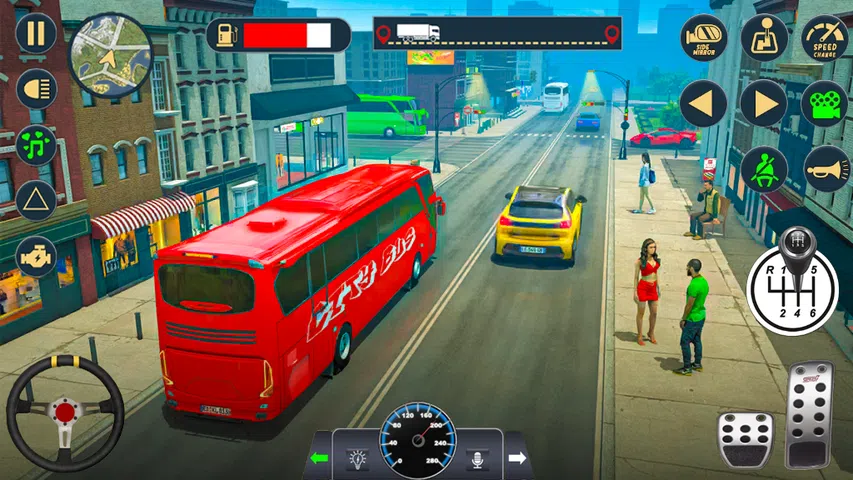The height and width of the screenshot is (480, 853).
Task: Tap the microphone button on the dashboard
Action: pos(477,459)
